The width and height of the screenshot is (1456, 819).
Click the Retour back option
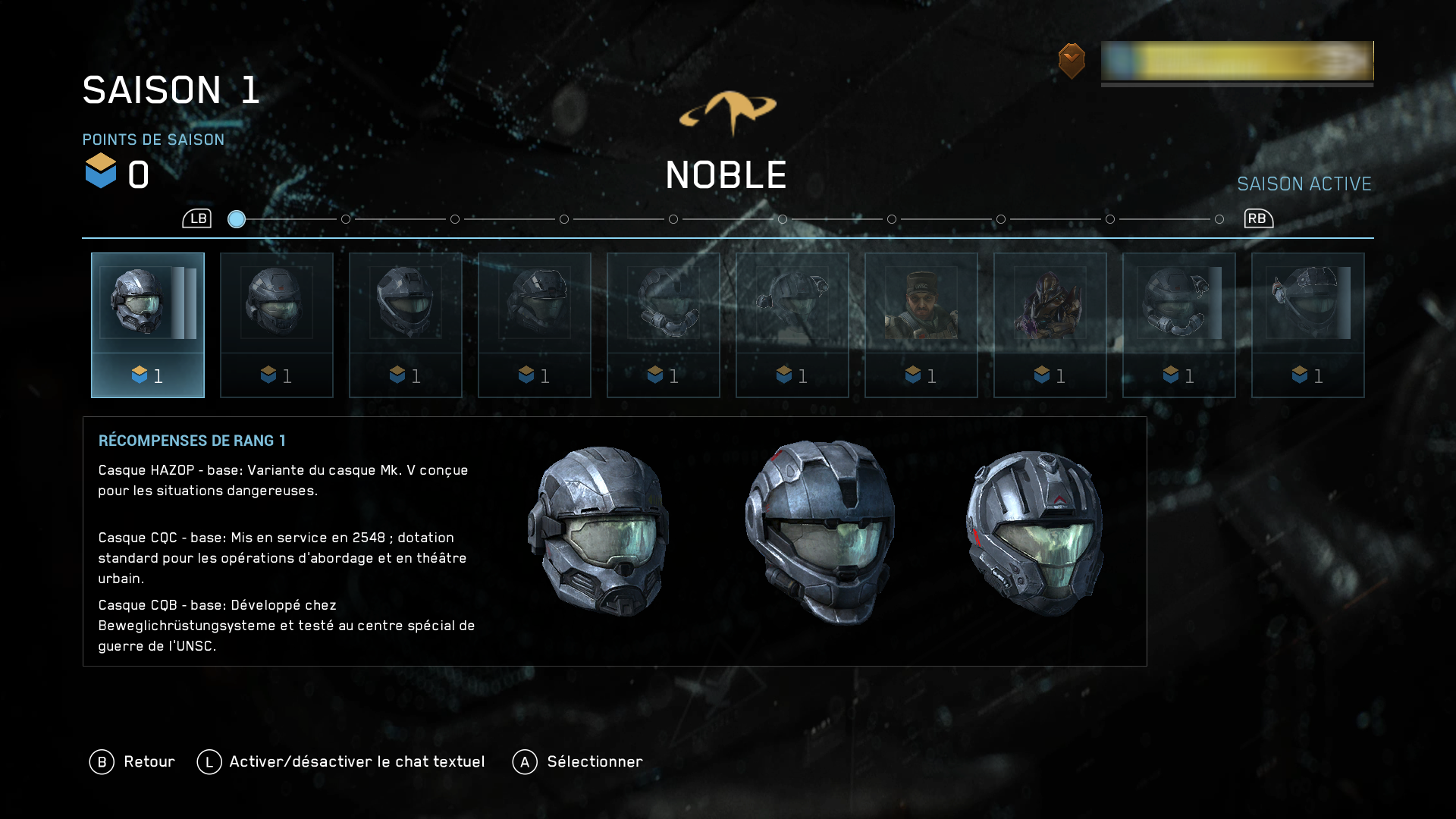pos(133,761)
